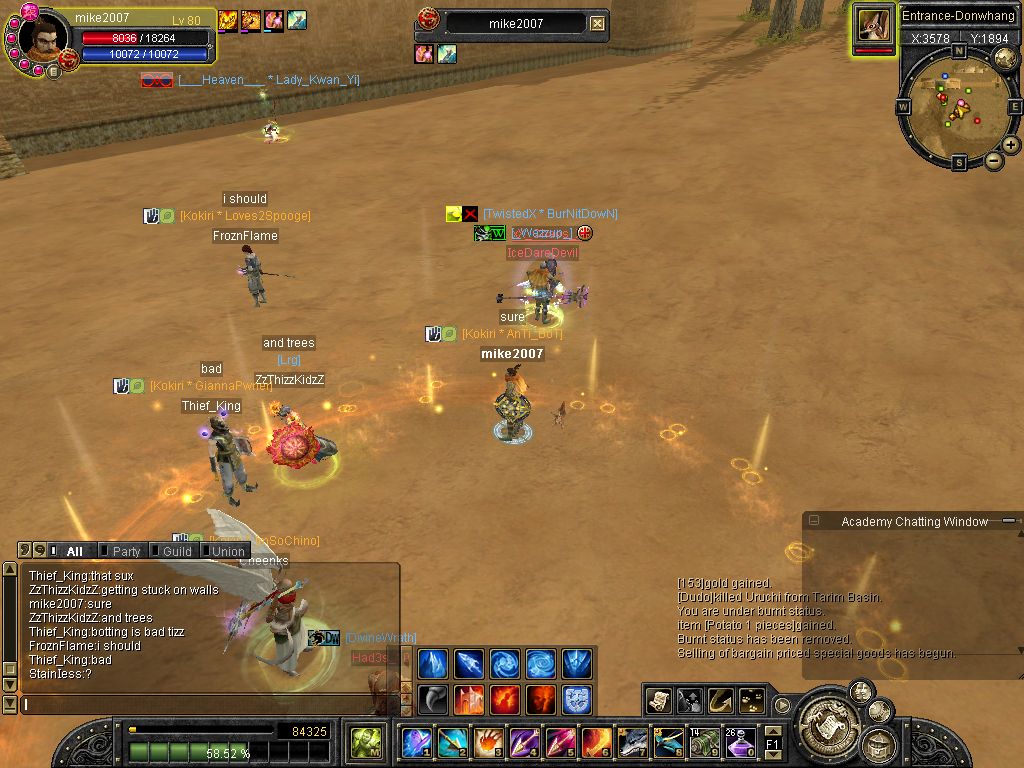Image resolution: width=1024 pixels, height=768 pixels.
Task: Activate the fire claw skill in slot 3
Action: click(x=488, y=742)
